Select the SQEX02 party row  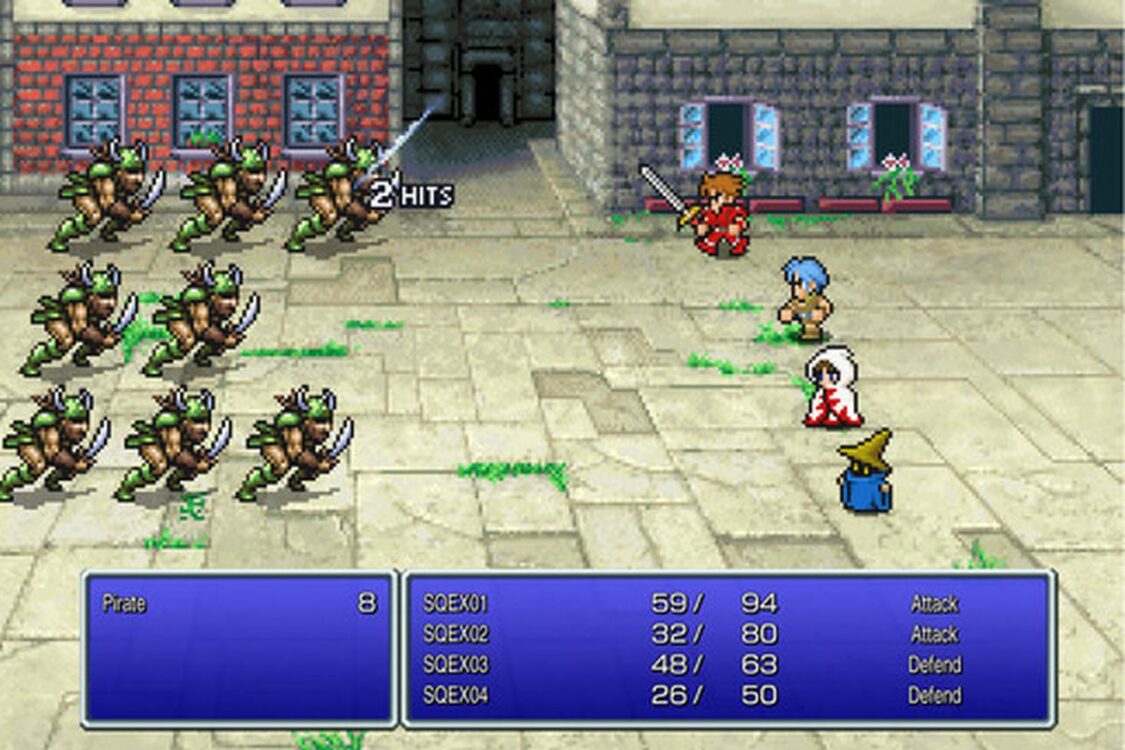[x=455, y=634]
